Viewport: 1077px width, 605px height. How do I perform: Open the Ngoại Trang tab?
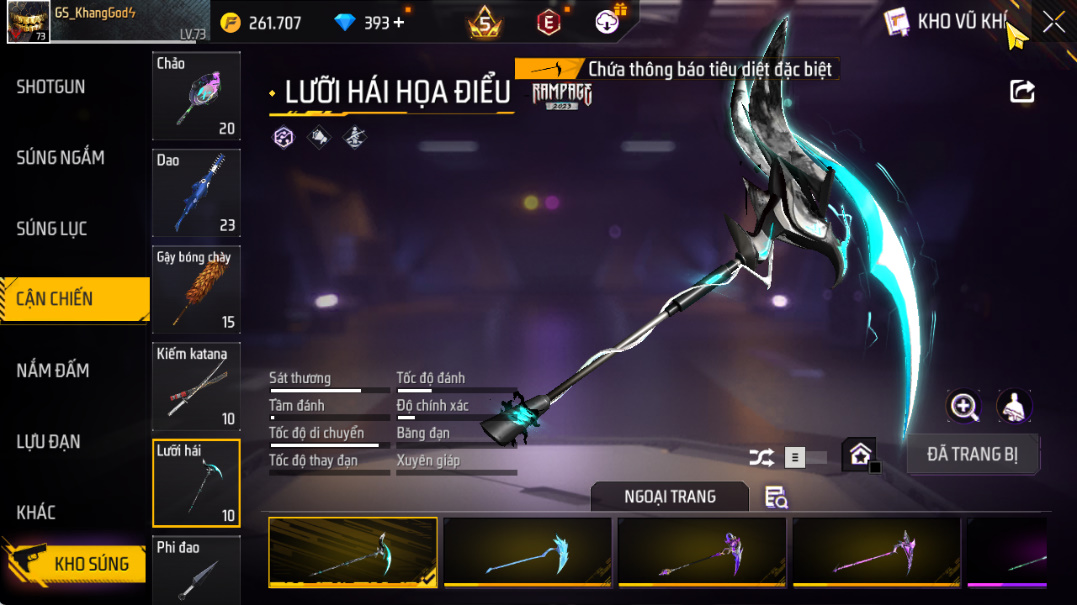pyautogui.click(x=669, y=497)
